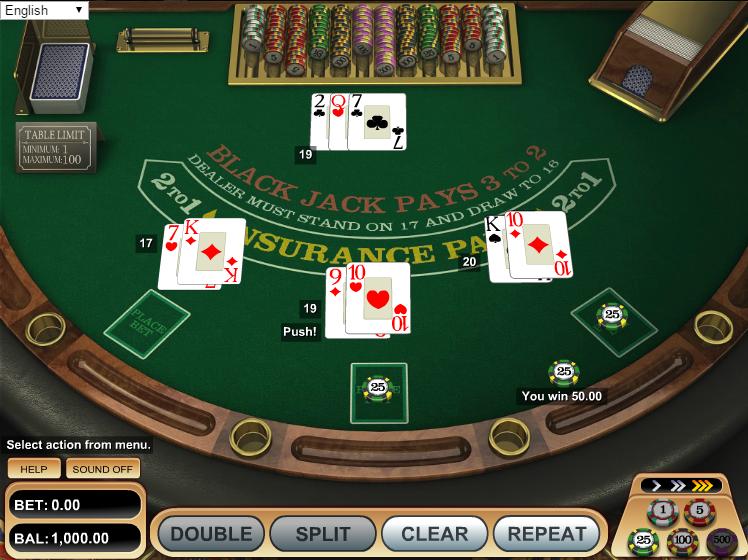
Task: Repeat the previous bet
Action: pos(547,534)
